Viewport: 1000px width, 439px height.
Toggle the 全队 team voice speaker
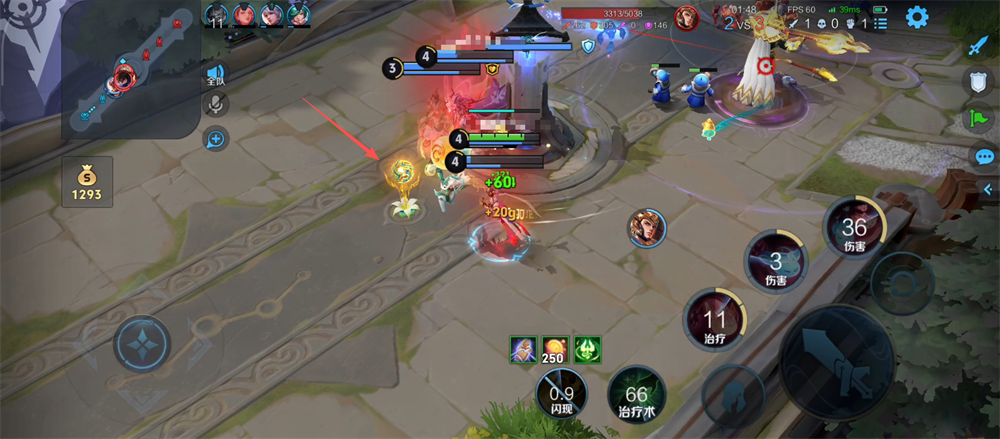215,75
